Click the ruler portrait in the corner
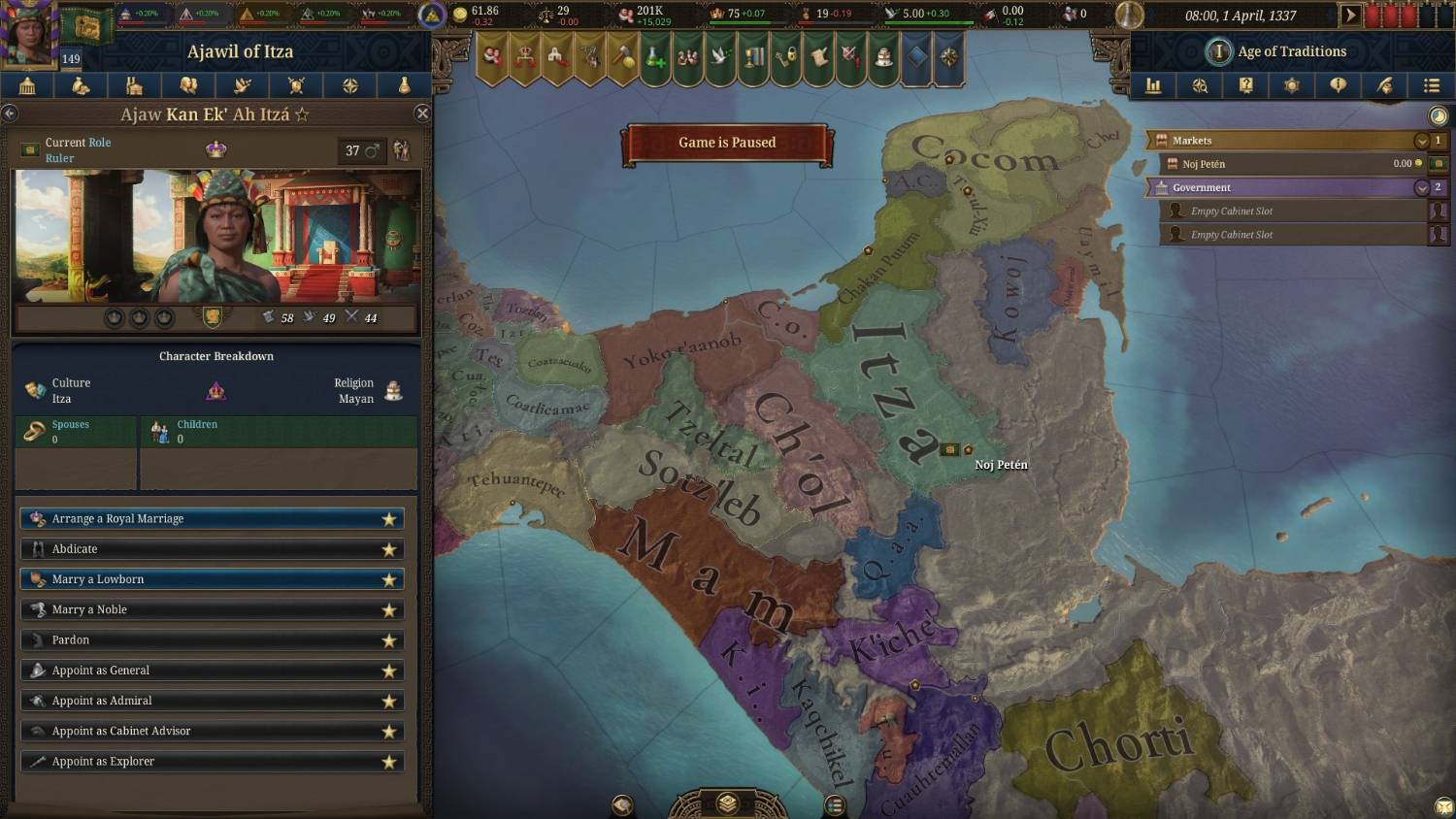Image resolution: width=1456 pixels, height=819 pixels. (x=27, y=32)
